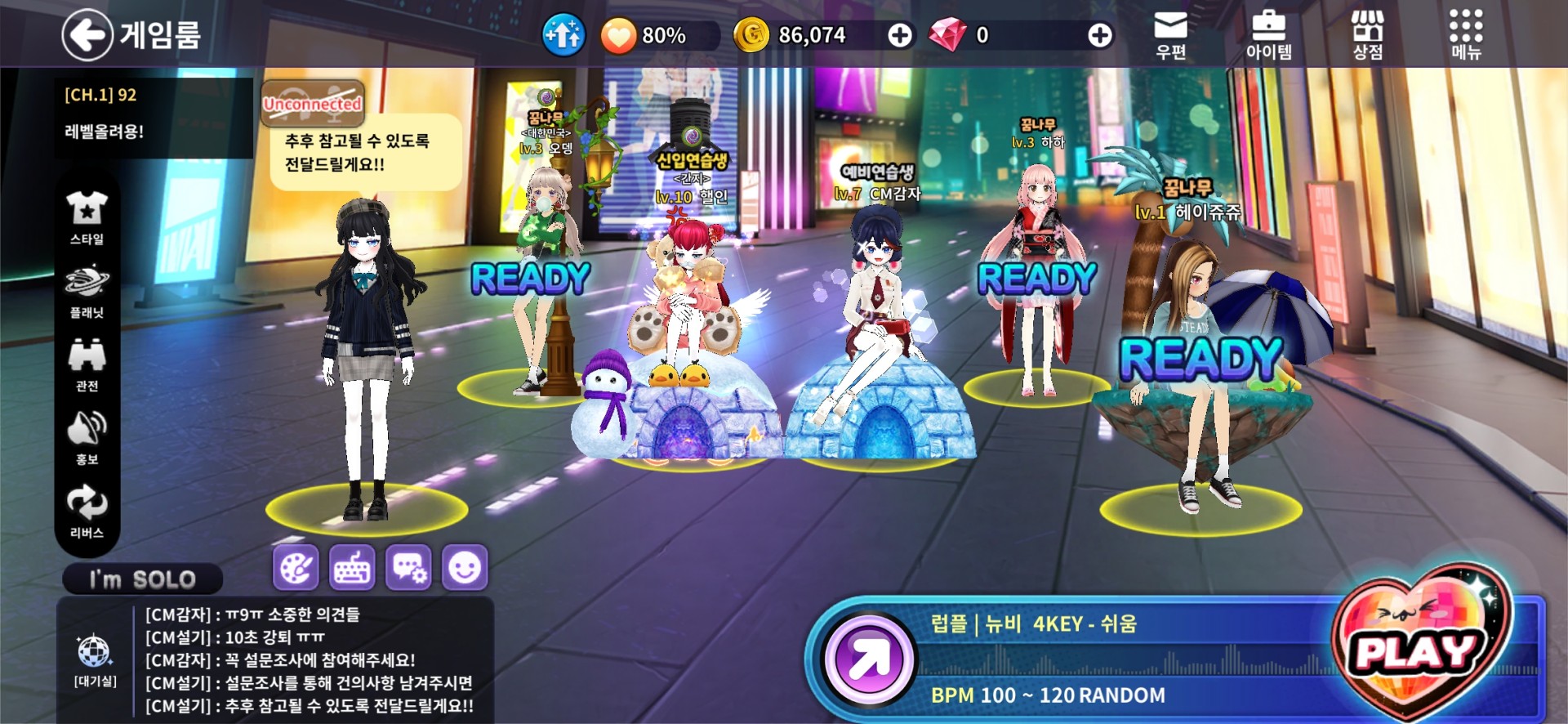The image size is (1568, 724).
Task: Visit the 상점 shop
Action: [x=1367, y=35]
